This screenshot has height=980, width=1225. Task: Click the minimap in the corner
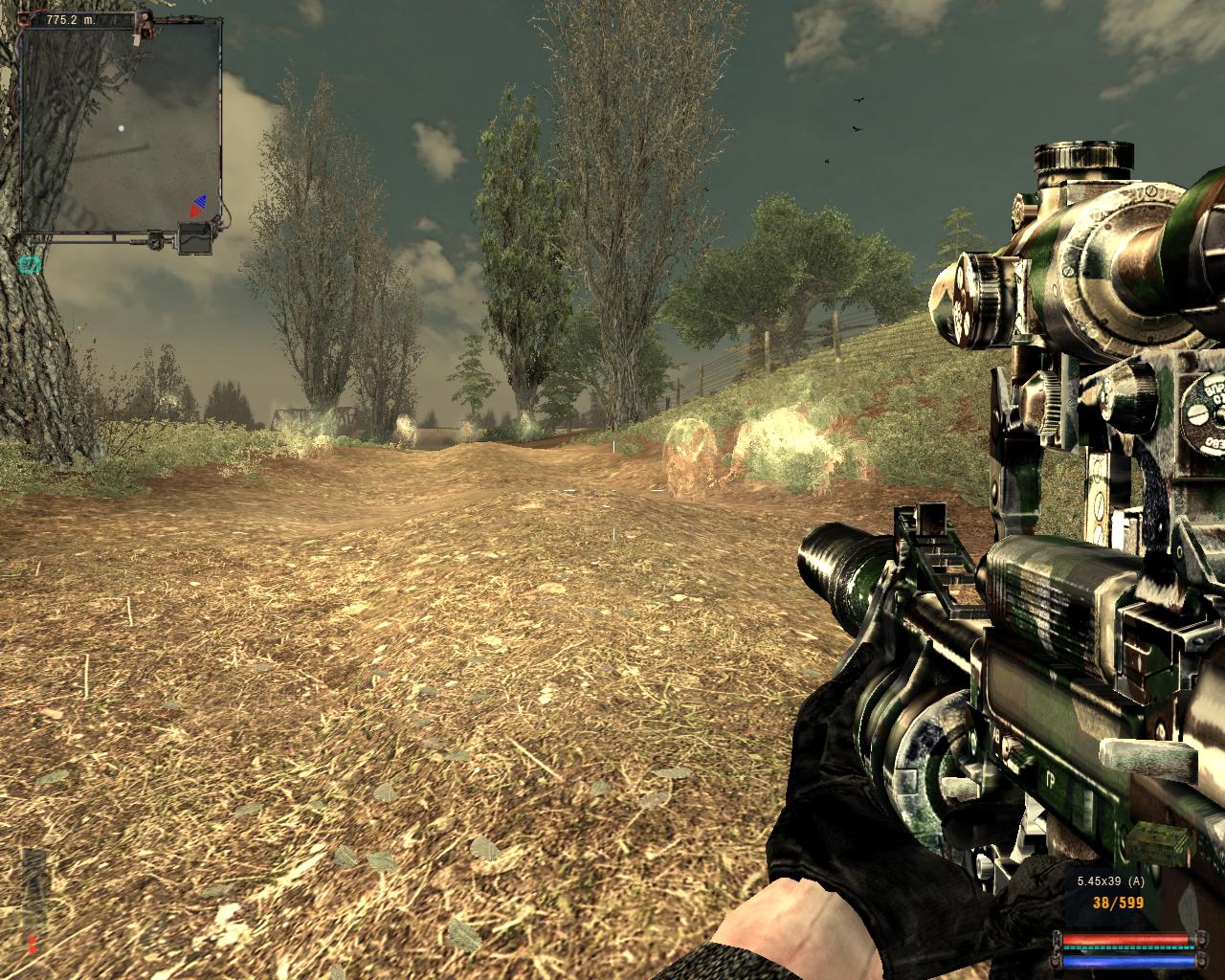(x=121, y=124)
